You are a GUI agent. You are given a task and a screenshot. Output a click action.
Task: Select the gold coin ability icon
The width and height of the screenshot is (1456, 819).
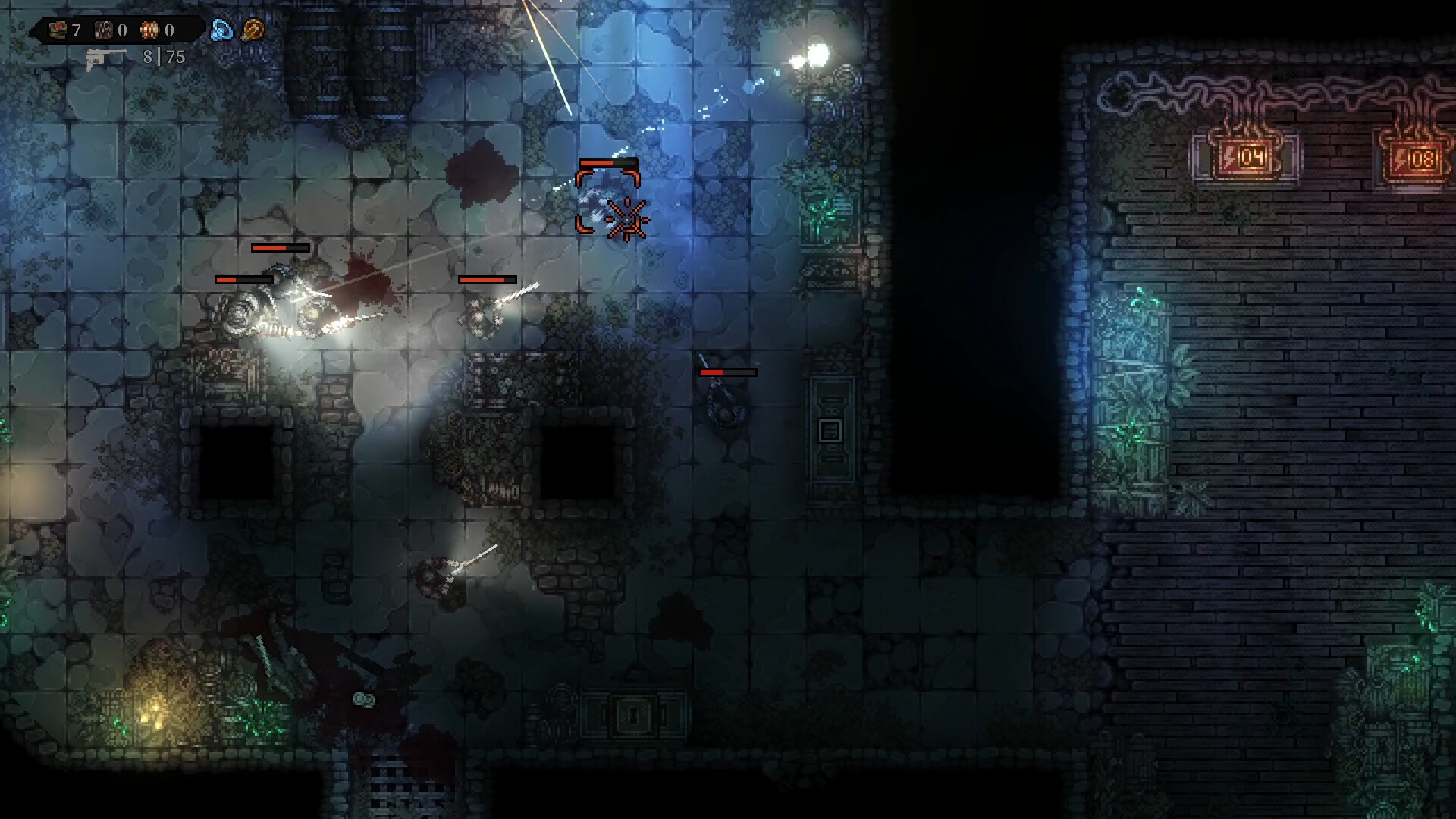(x=253, y=31)
